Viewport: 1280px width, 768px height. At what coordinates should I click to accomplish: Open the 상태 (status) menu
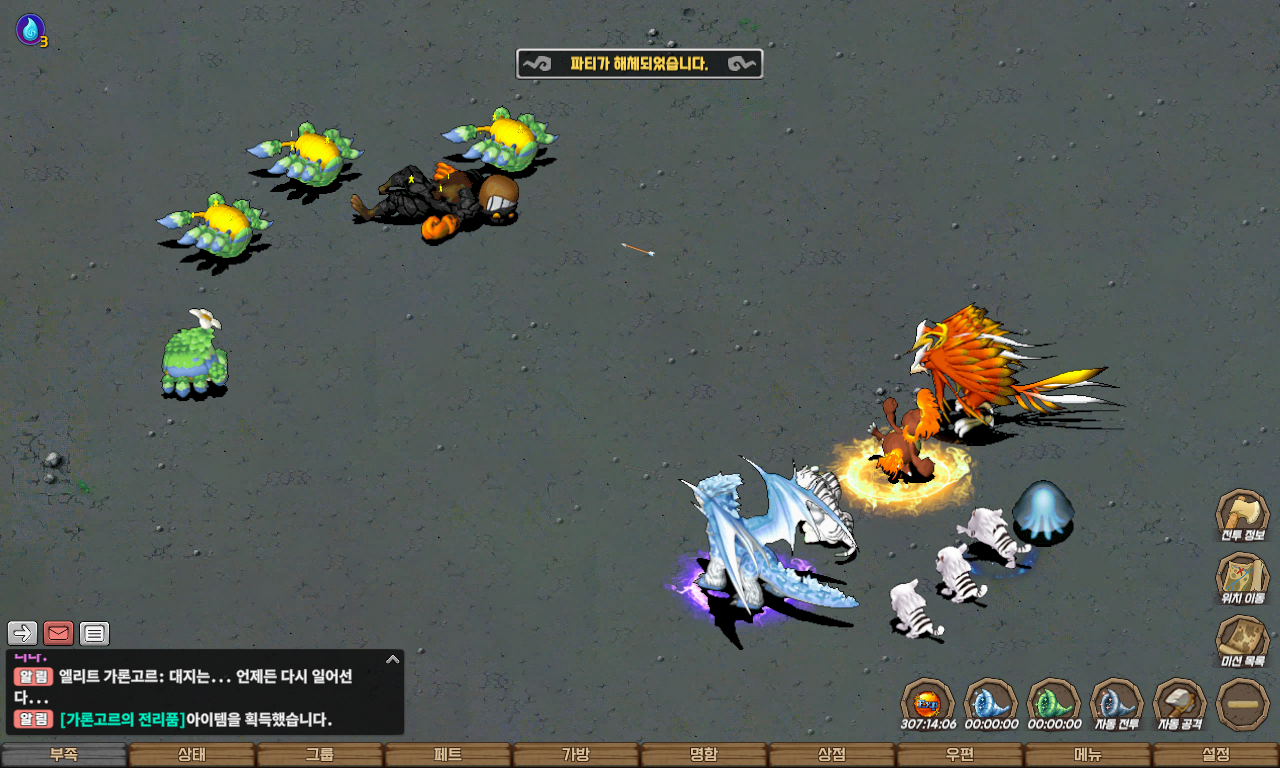[x=192, y=755]
